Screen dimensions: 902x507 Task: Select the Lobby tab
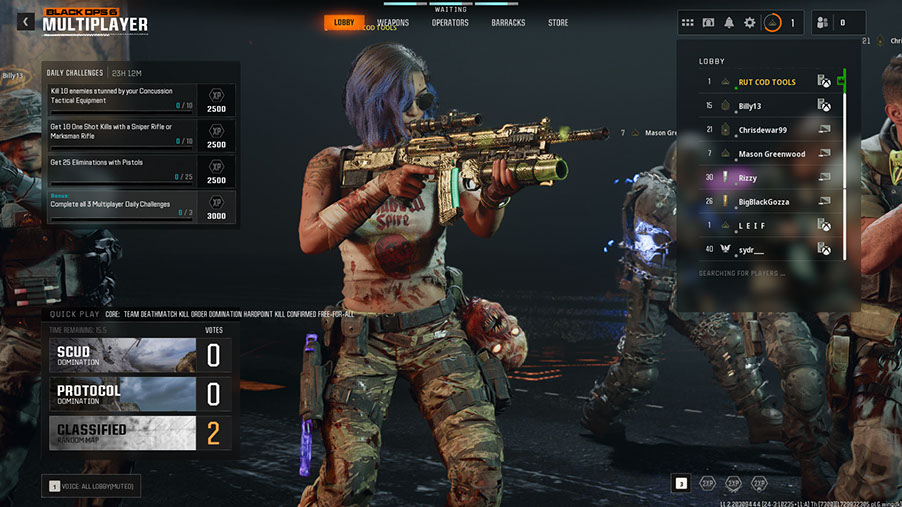[344, 22]
